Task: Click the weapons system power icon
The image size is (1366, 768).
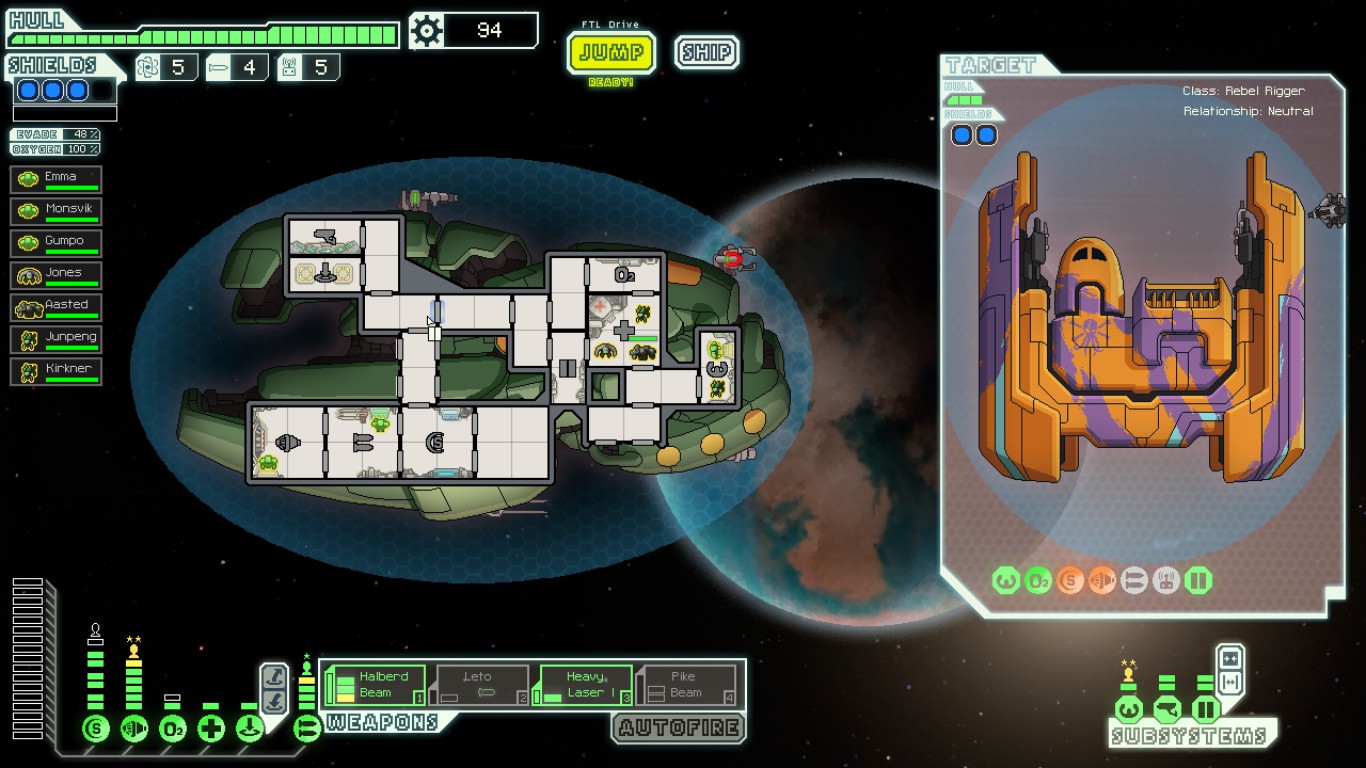Action: click(307, 729)
